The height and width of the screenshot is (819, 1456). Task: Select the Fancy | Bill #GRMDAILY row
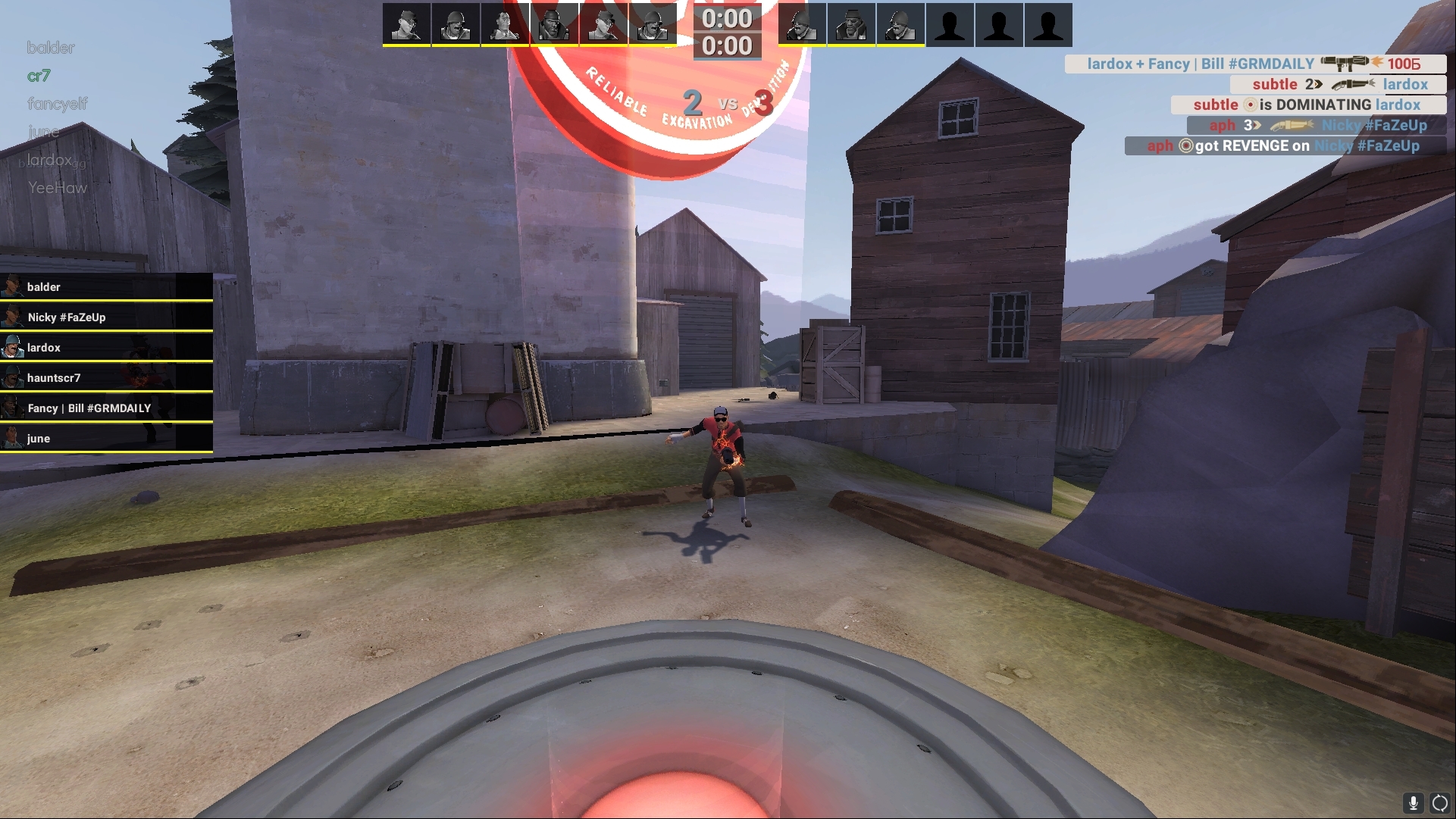coord(106,408)
